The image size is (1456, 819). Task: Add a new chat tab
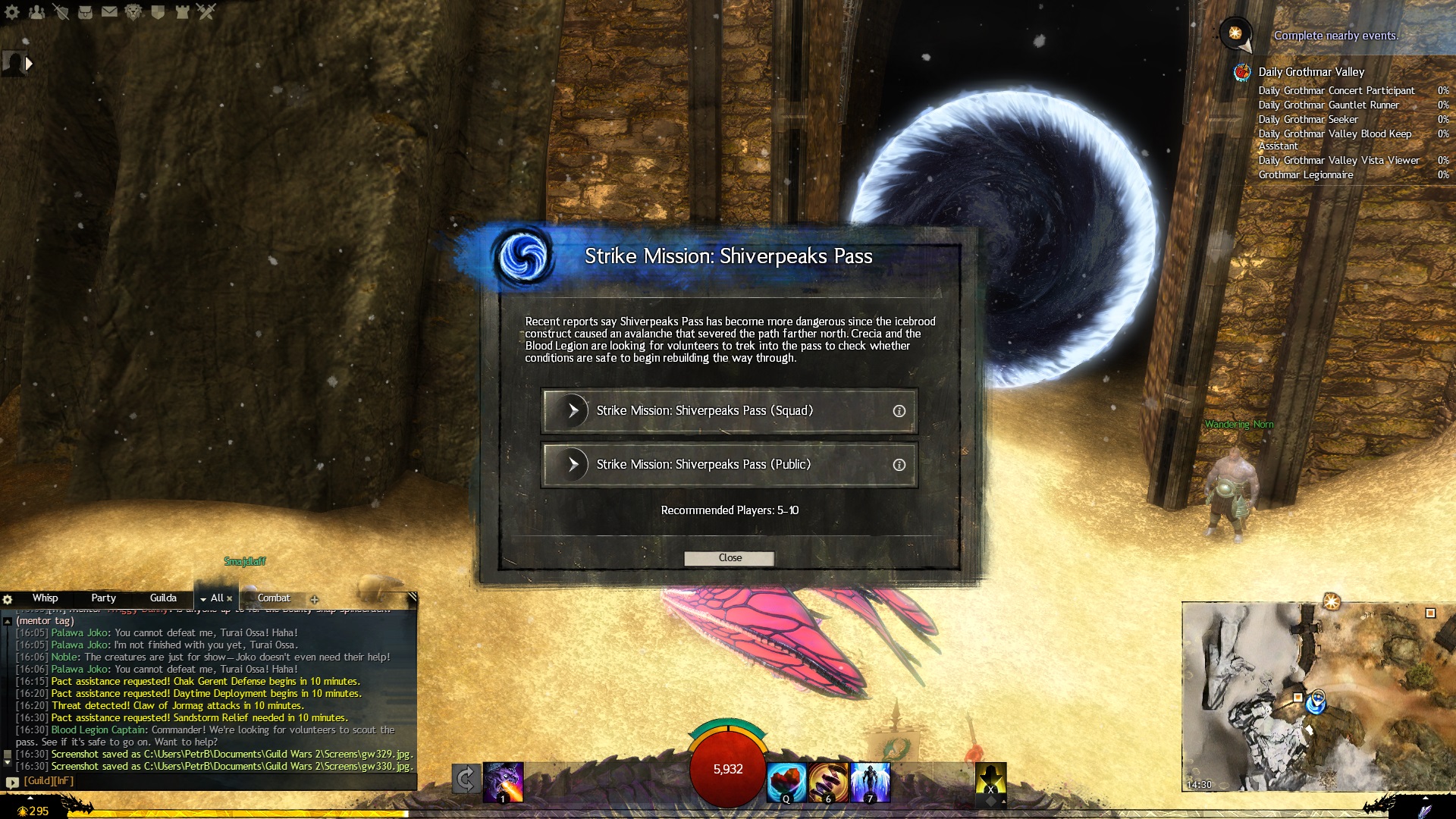315,599
